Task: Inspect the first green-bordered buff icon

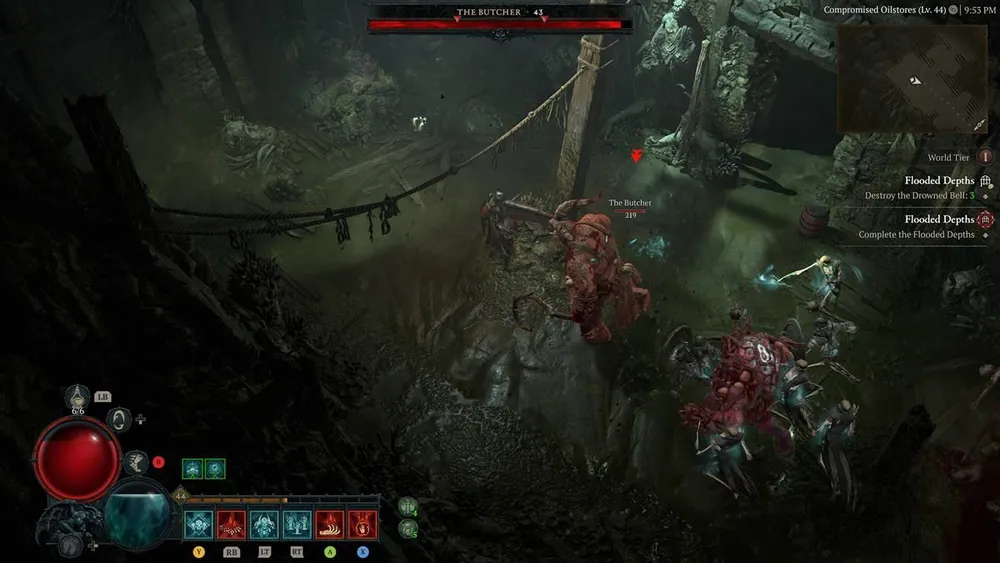Action: [x=193, y=468]
